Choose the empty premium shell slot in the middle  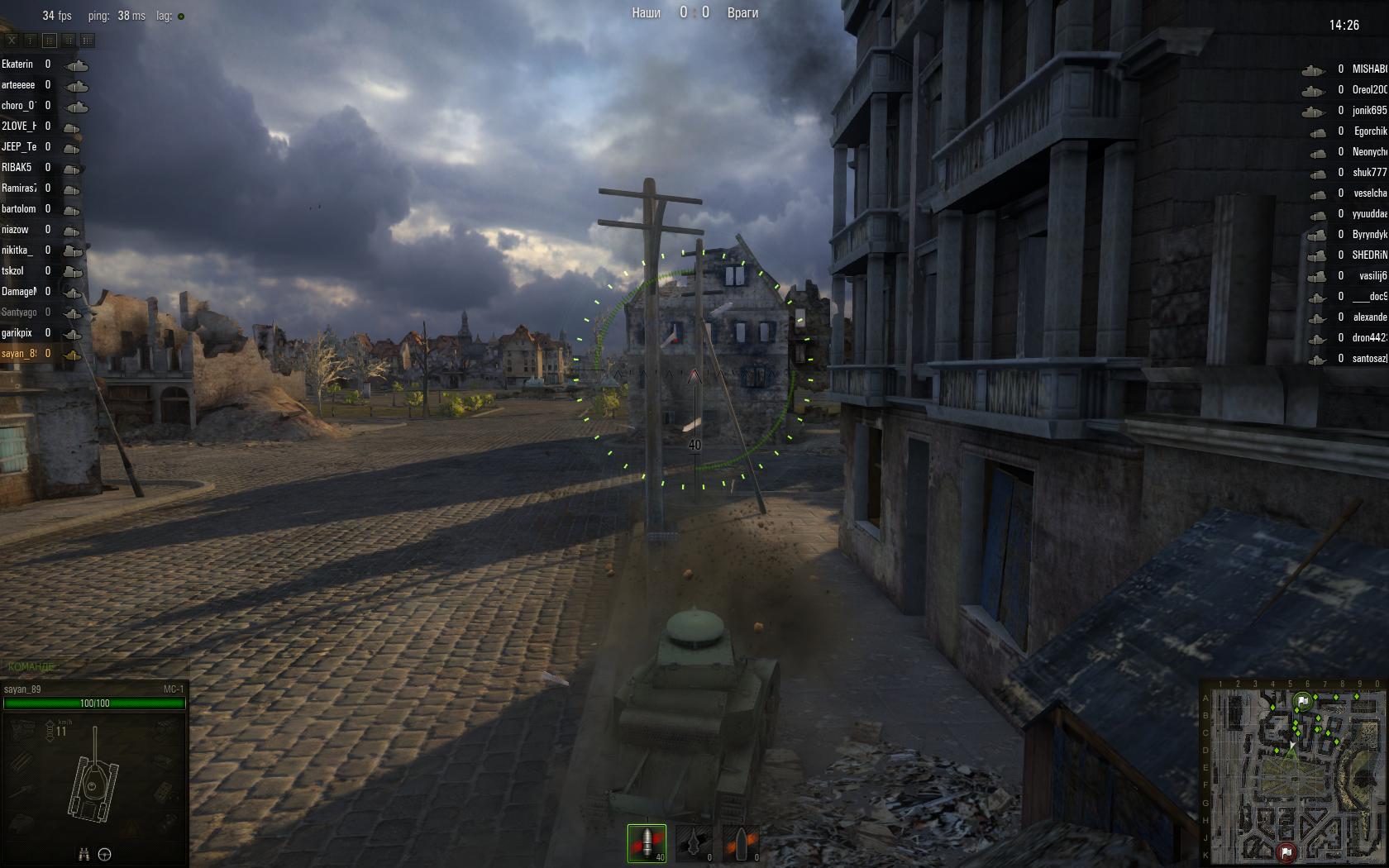coord(694,842)
